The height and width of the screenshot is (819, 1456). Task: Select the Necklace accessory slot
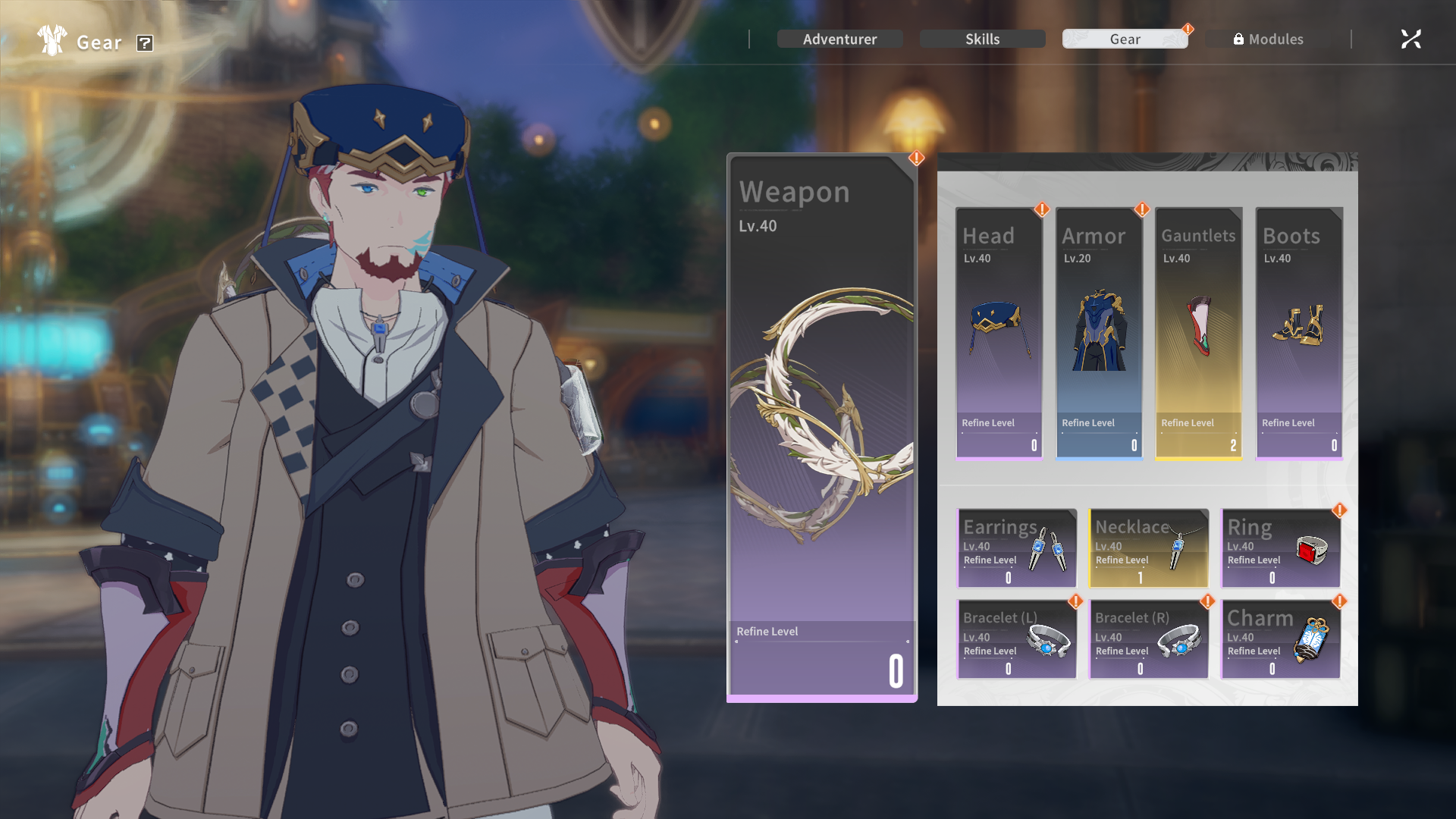(x=1148, y=548)
